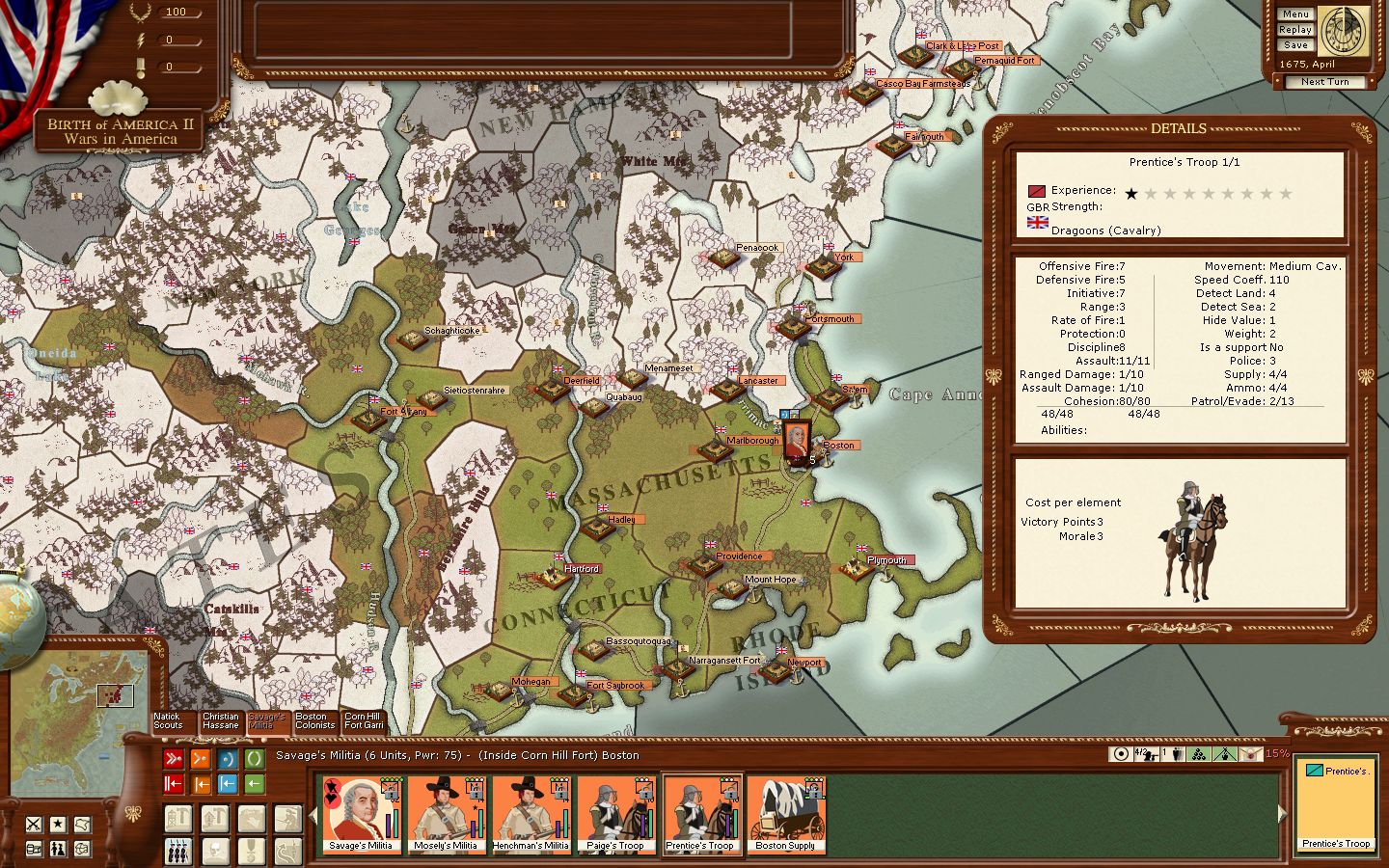Save the current game
Screen dimensions: 1389x868
click(1295, 45)
